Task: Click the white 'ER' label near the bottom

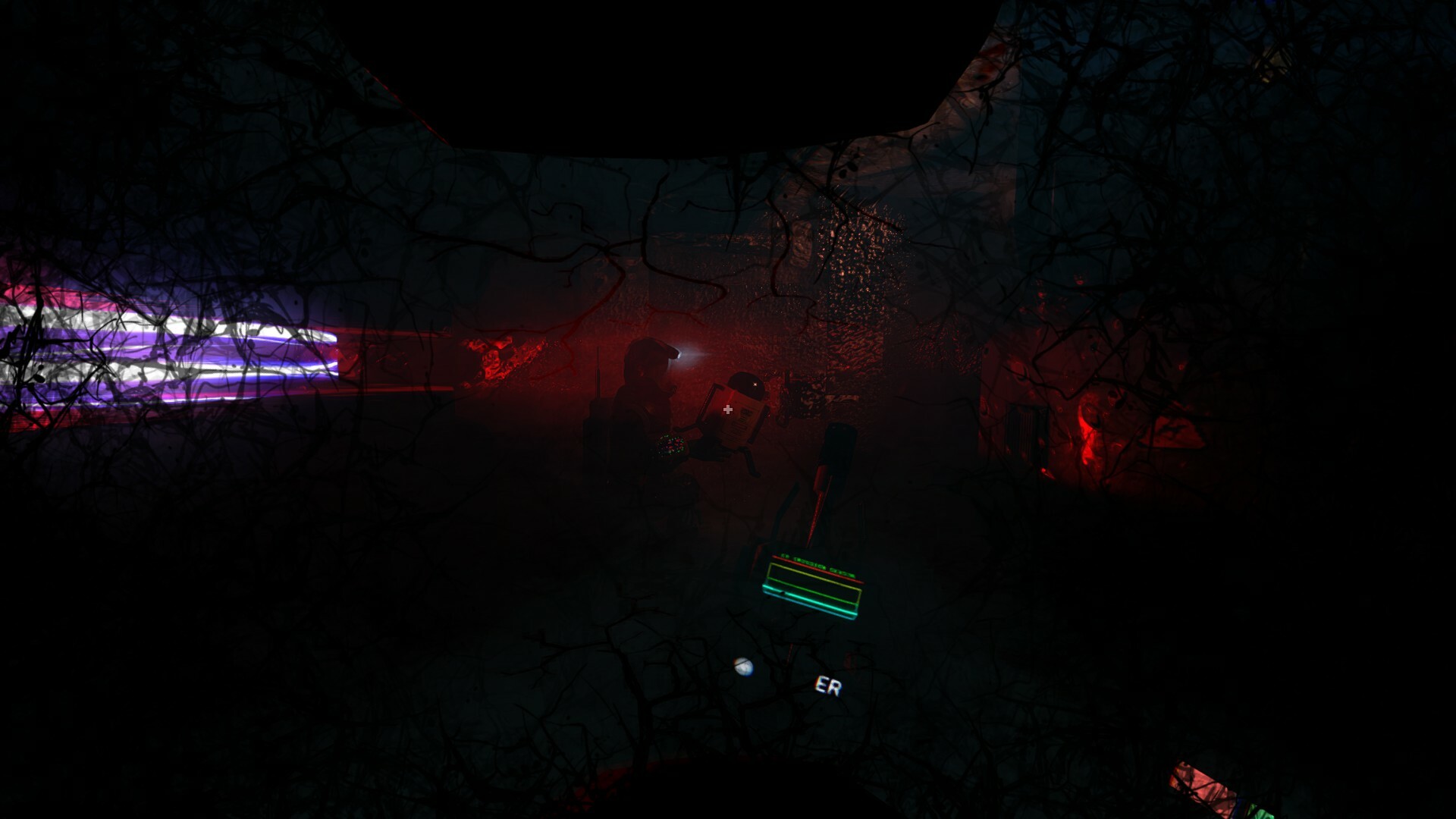Action: pos(827,685)
